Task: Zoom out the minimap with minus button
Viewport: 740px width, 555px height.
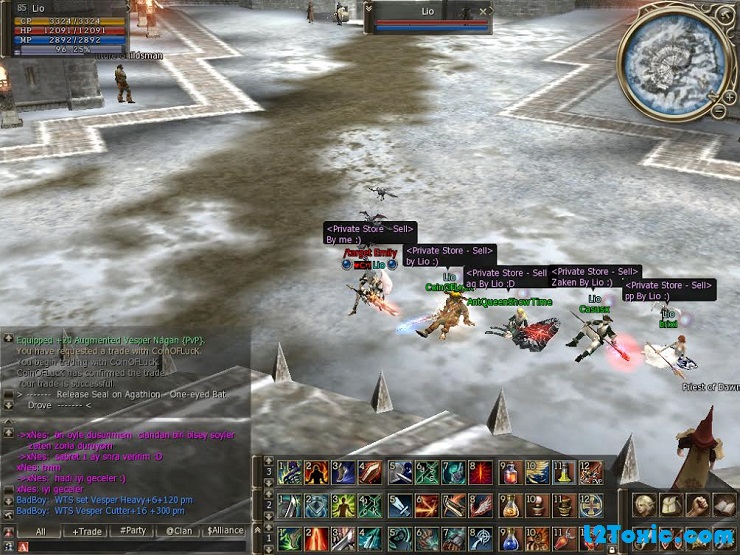Action: point(717,110)
